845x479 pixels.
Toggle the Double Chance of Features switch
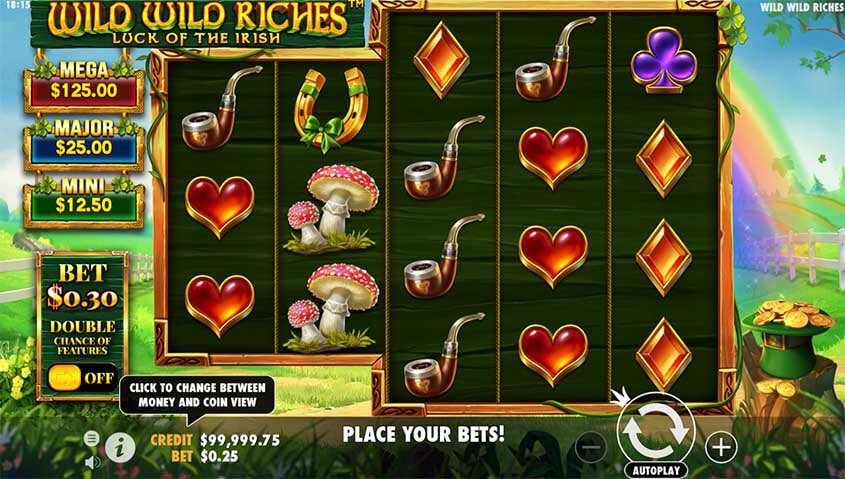click(80, 378)
